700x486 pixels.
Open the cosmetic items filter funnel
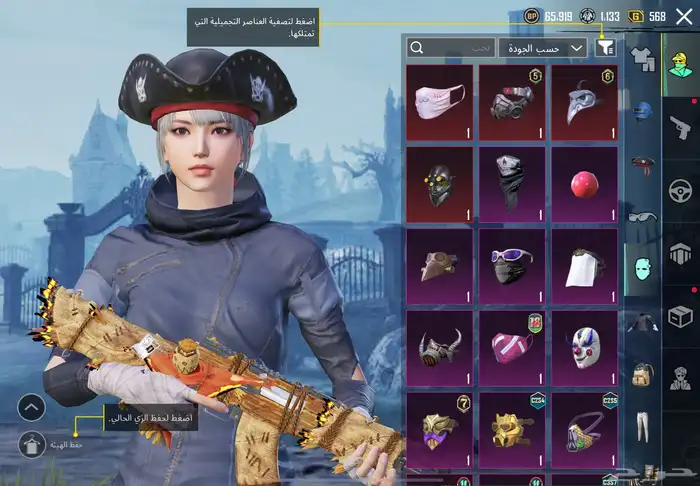tap(605, 47)
